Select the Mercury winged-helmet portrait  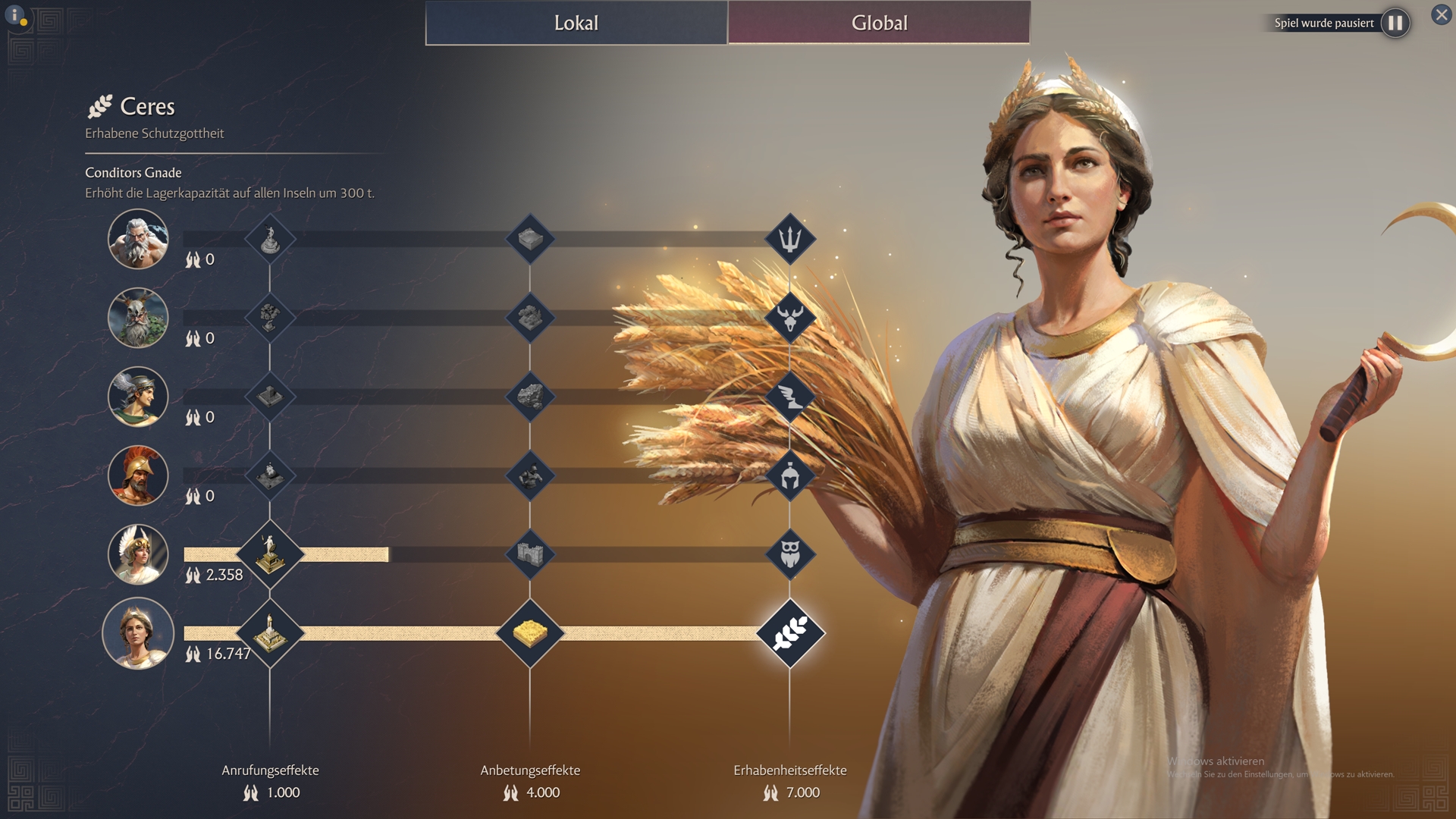click(138, 397)
